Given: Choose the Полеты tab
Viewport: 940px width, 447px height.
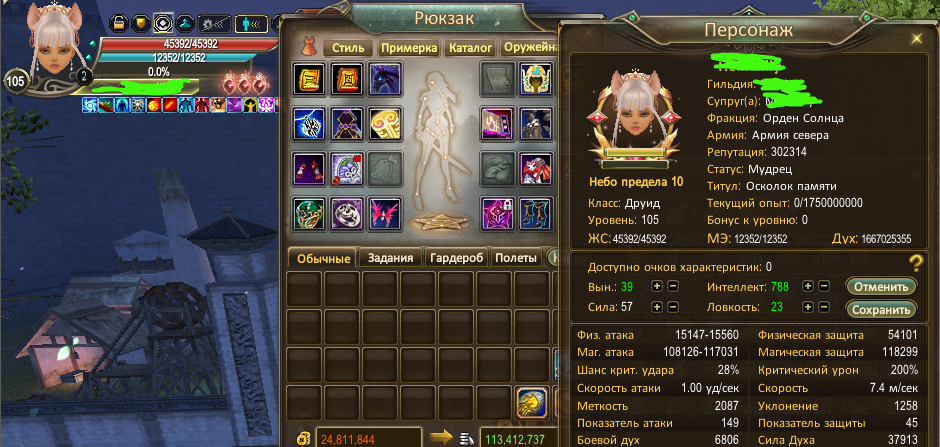Looking at the screenshot, I should click(x=517, y=258).
